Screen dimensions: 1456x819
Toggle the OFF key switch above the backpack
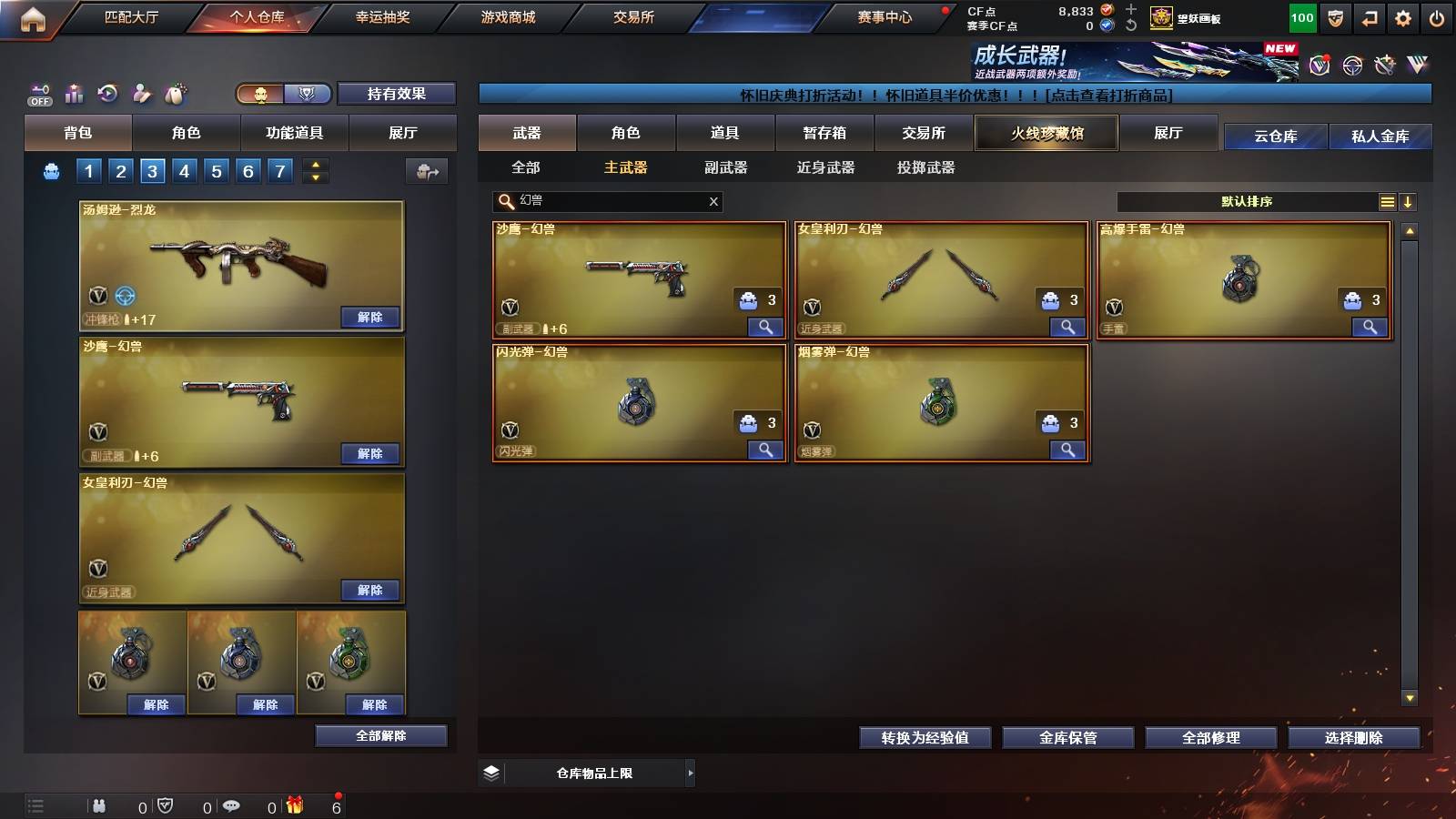(x=38, y=95)
